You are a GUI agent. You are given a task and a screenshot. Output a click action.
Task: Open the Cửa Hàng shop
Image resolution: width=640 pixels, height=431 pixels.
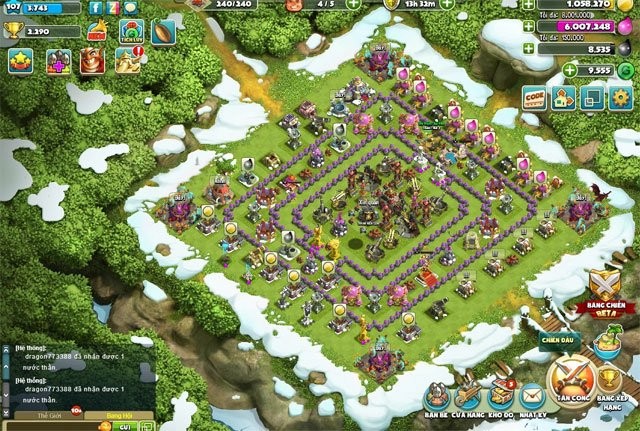(x=467, y=395)
